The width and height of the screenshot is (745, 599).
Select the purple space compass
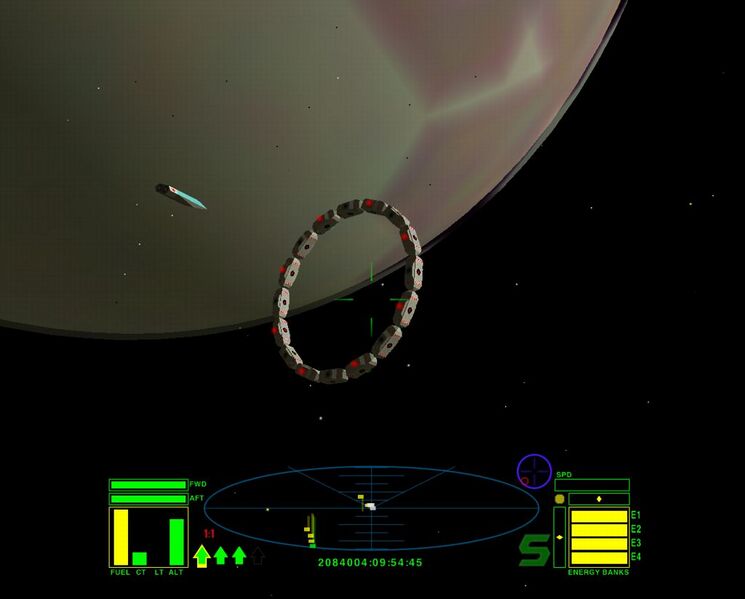tap(534, 471)
